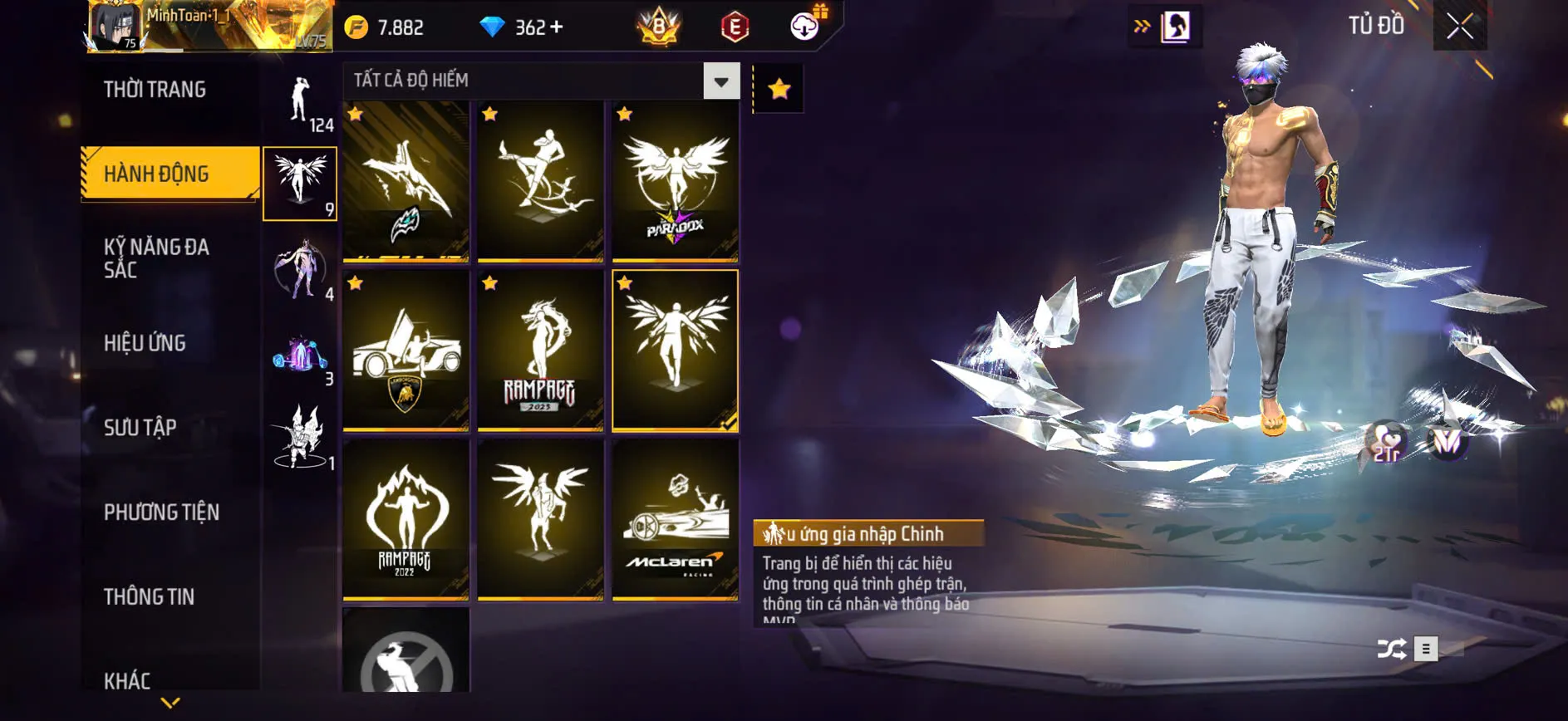This screenshot has width=1568, height=721.
Task: Add diamonds with the plus button
Action: (x=557, y=27)
